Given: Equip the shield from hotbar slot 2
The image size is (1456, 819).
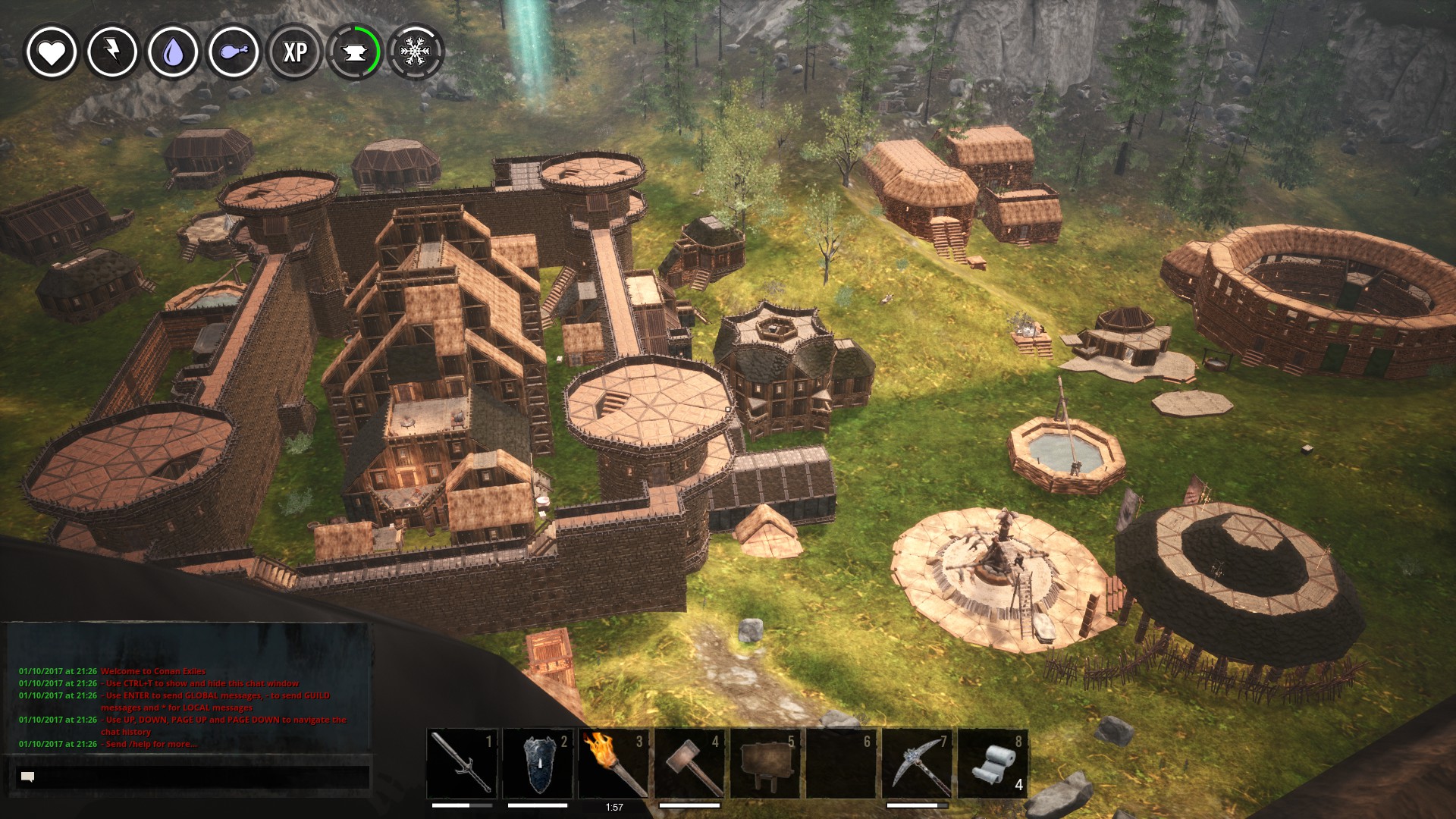Looking at the screenshot, I should tap(538, 763).
